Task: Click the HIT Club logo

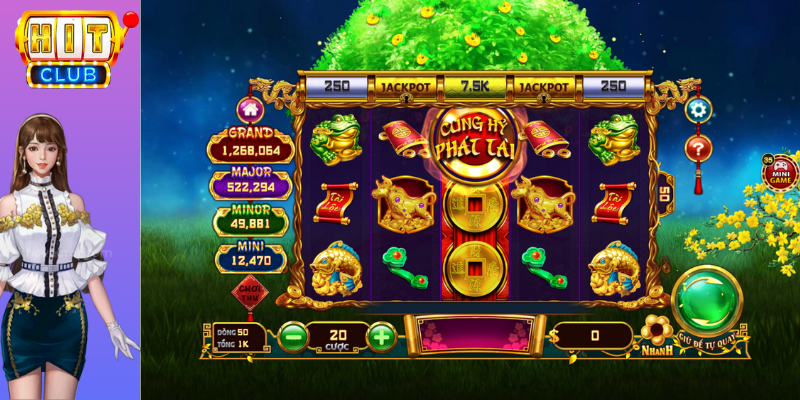Action: pyautogui.click(x=72, y=47)
